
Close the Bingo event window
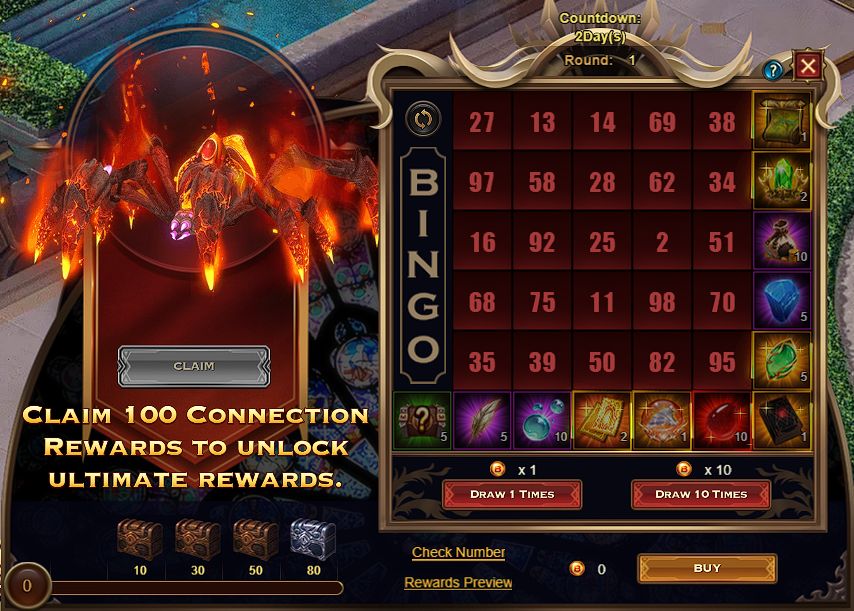click(807, 68)
